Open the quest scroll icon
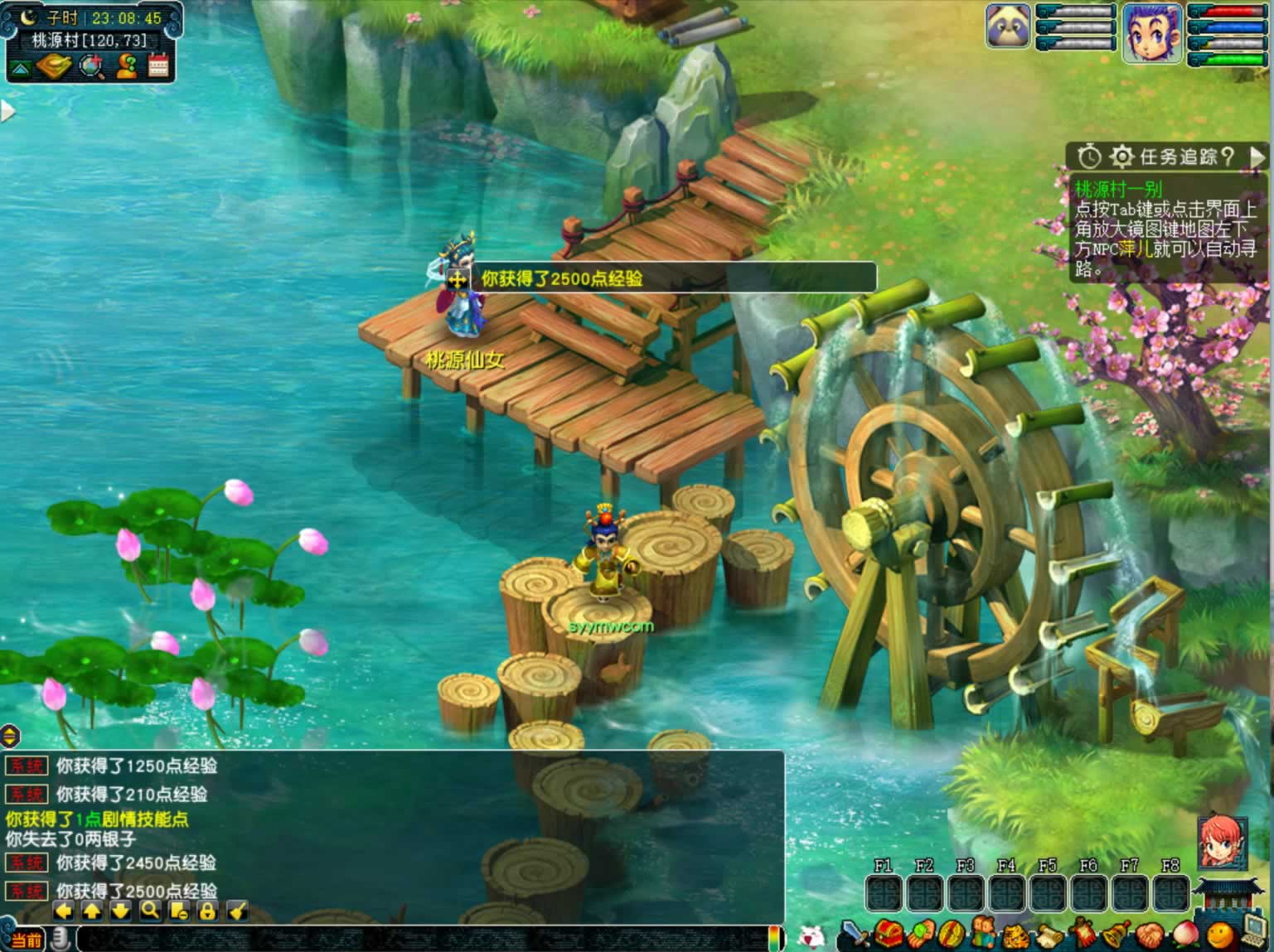The height and width of the screenshot is (952, 1274). pos(1048,935)
